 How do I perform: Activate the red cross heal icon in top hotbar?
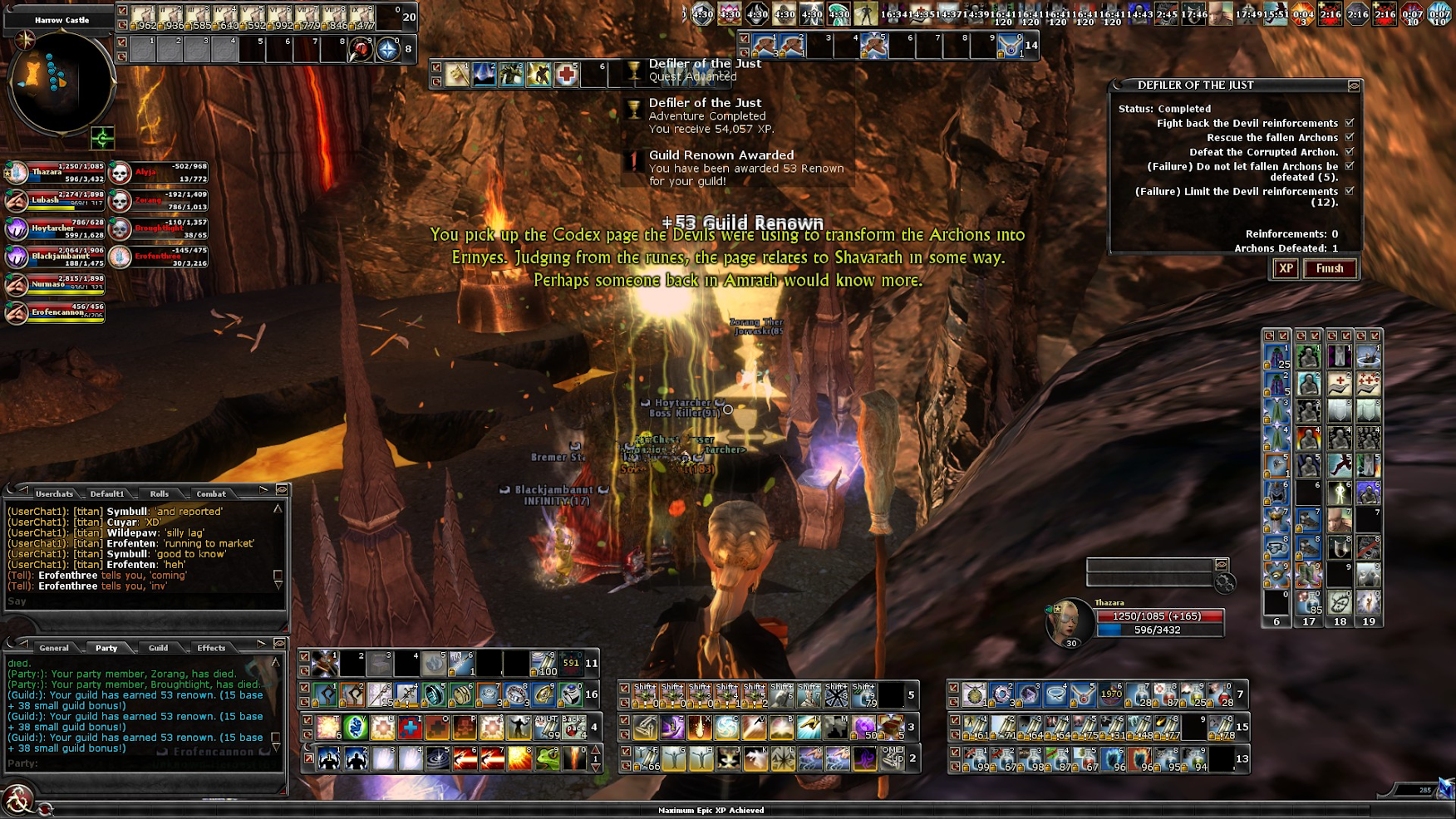[x=566, y=75]
